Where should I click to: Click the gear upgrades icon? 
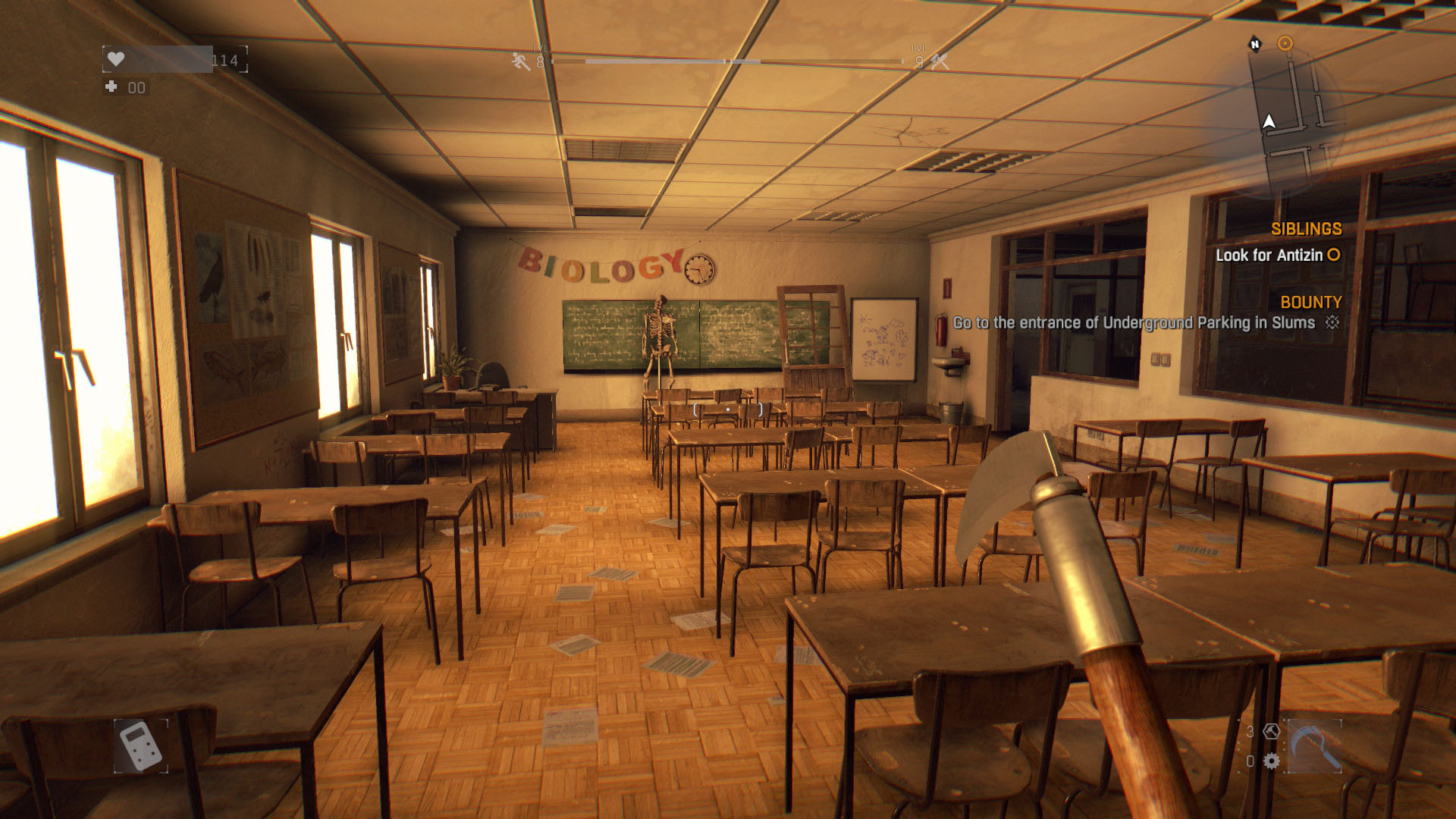click(1272, 761)
